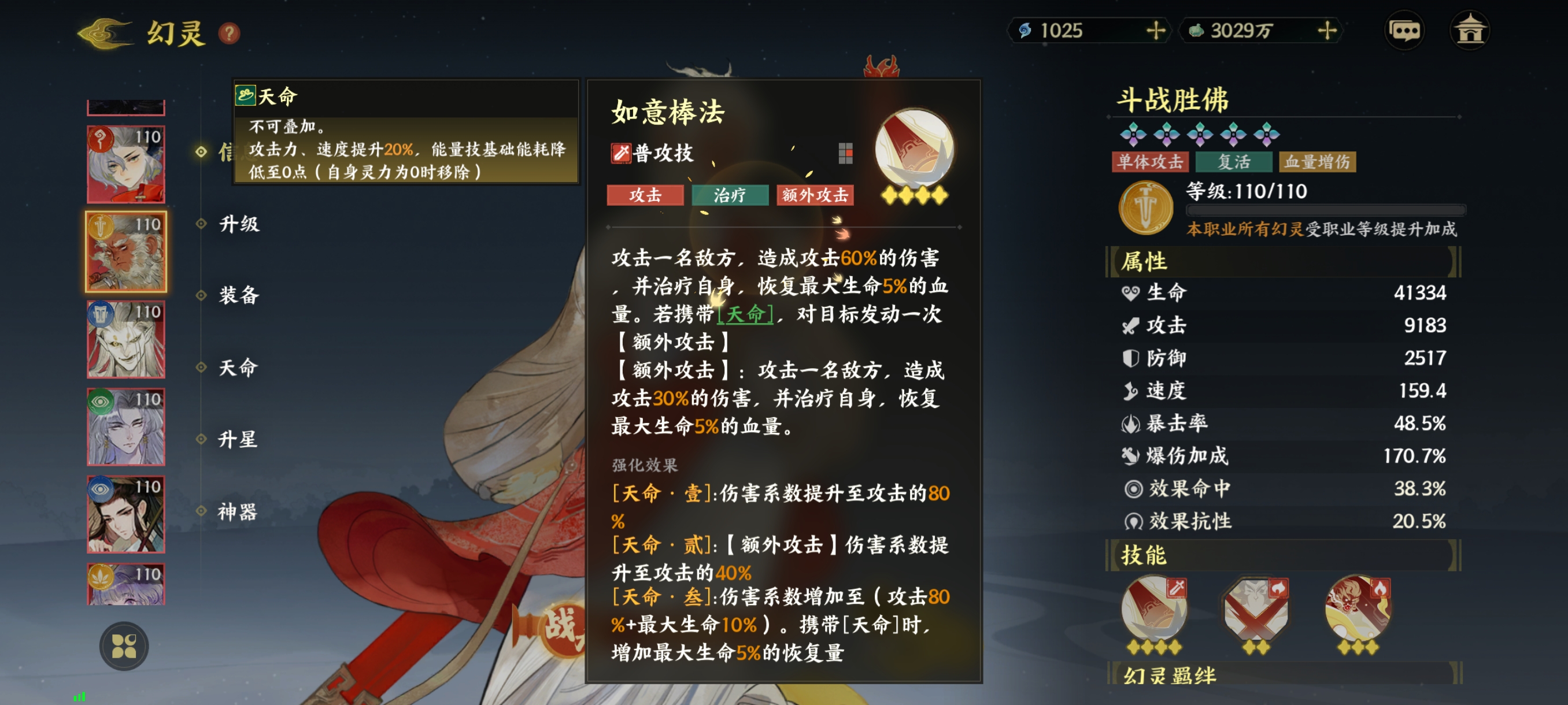
Task: Add more blue spirit currency
Action: [1155, 31]
